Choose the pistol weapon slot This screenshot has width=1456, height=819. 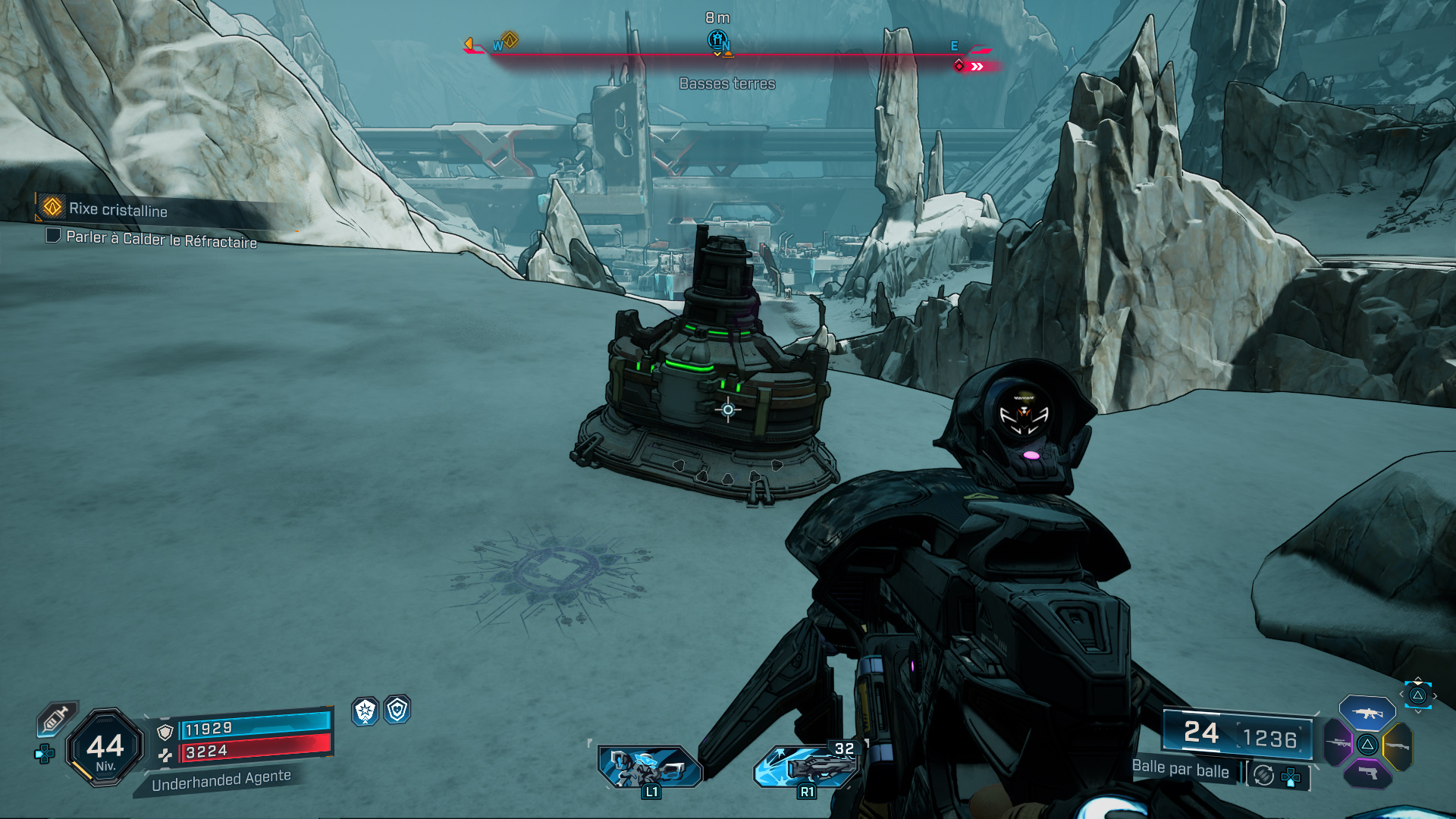tap(1367, 773)
